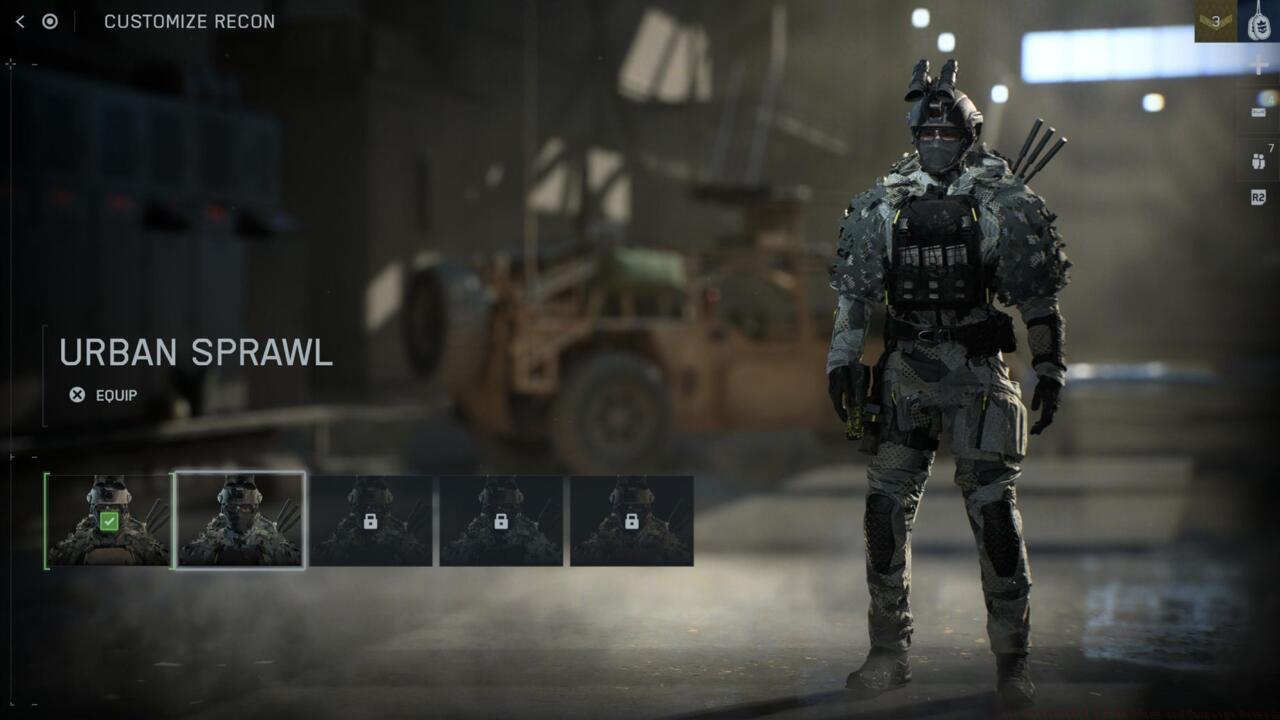Select the URBAN SPRAWL skin name label
1280x720 pixels.
tap(197, 353)
